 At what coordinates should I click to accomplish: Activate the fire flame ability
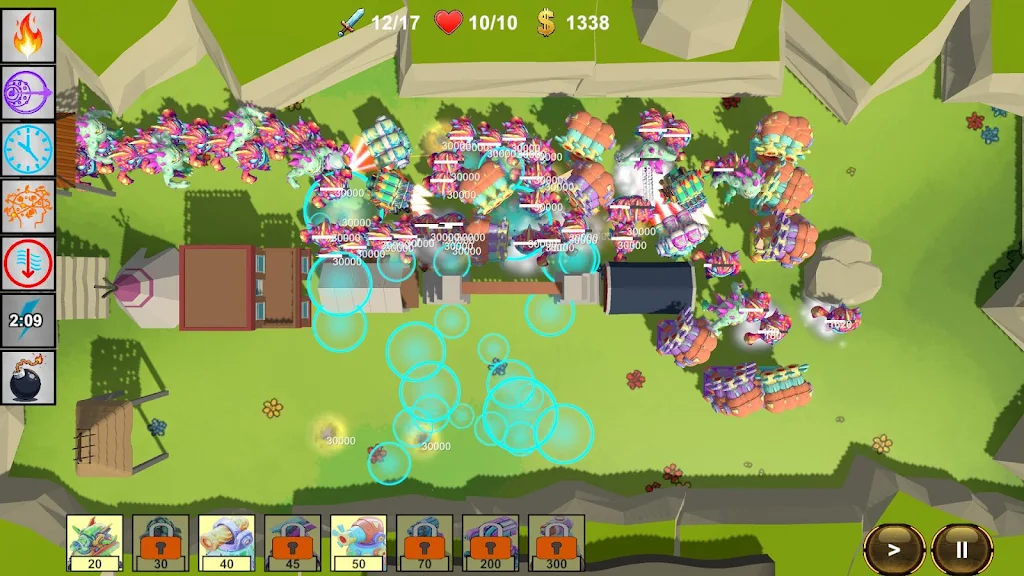28,34
